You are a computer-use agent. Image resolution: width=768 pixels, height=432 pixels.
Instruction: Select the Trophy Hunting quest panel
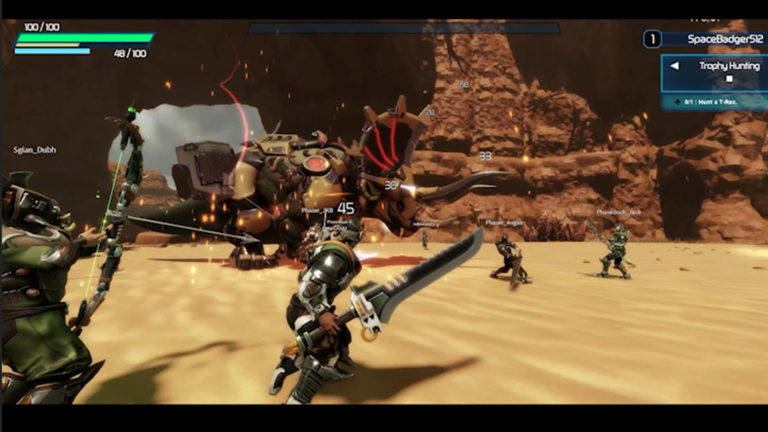[726, 74]
